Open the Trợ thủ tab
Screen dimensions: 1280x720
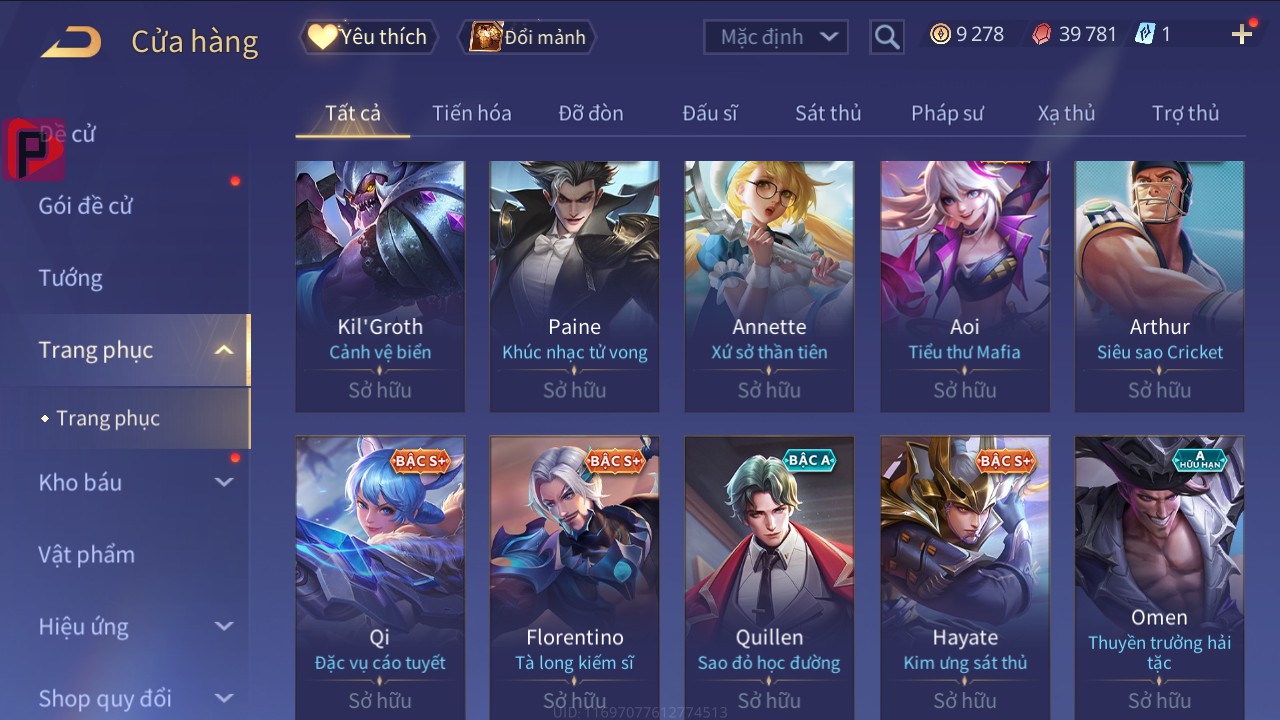(1185, 113)
